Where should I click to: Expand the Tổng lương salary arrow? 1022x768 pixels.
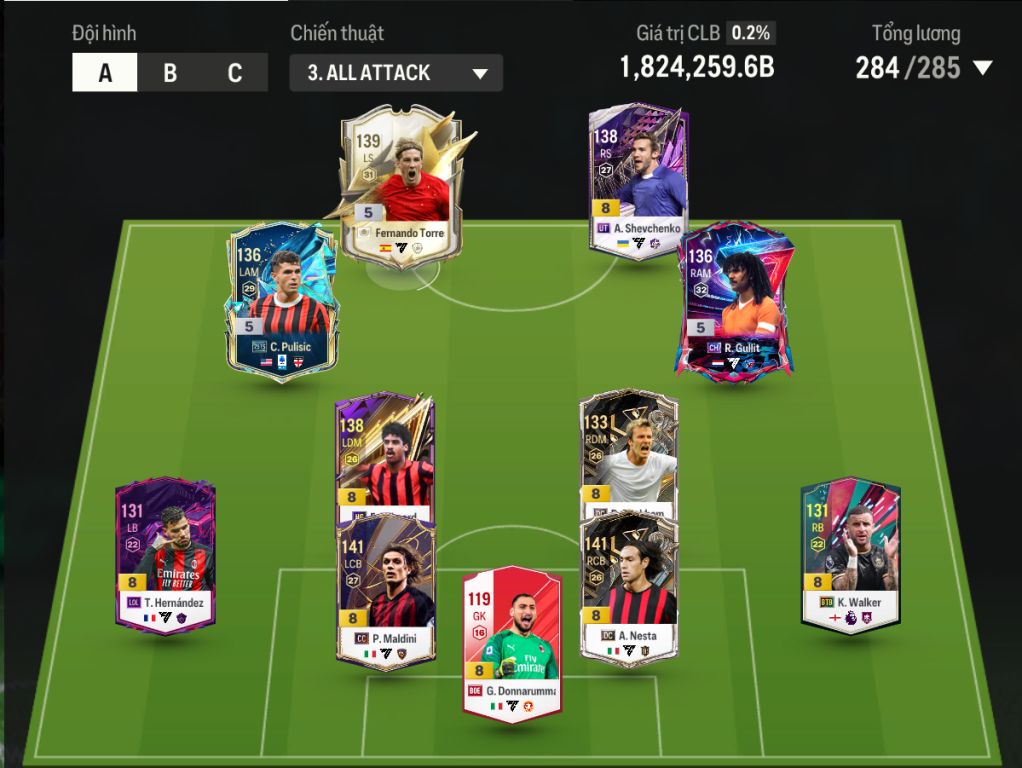[x=982, y=68]
